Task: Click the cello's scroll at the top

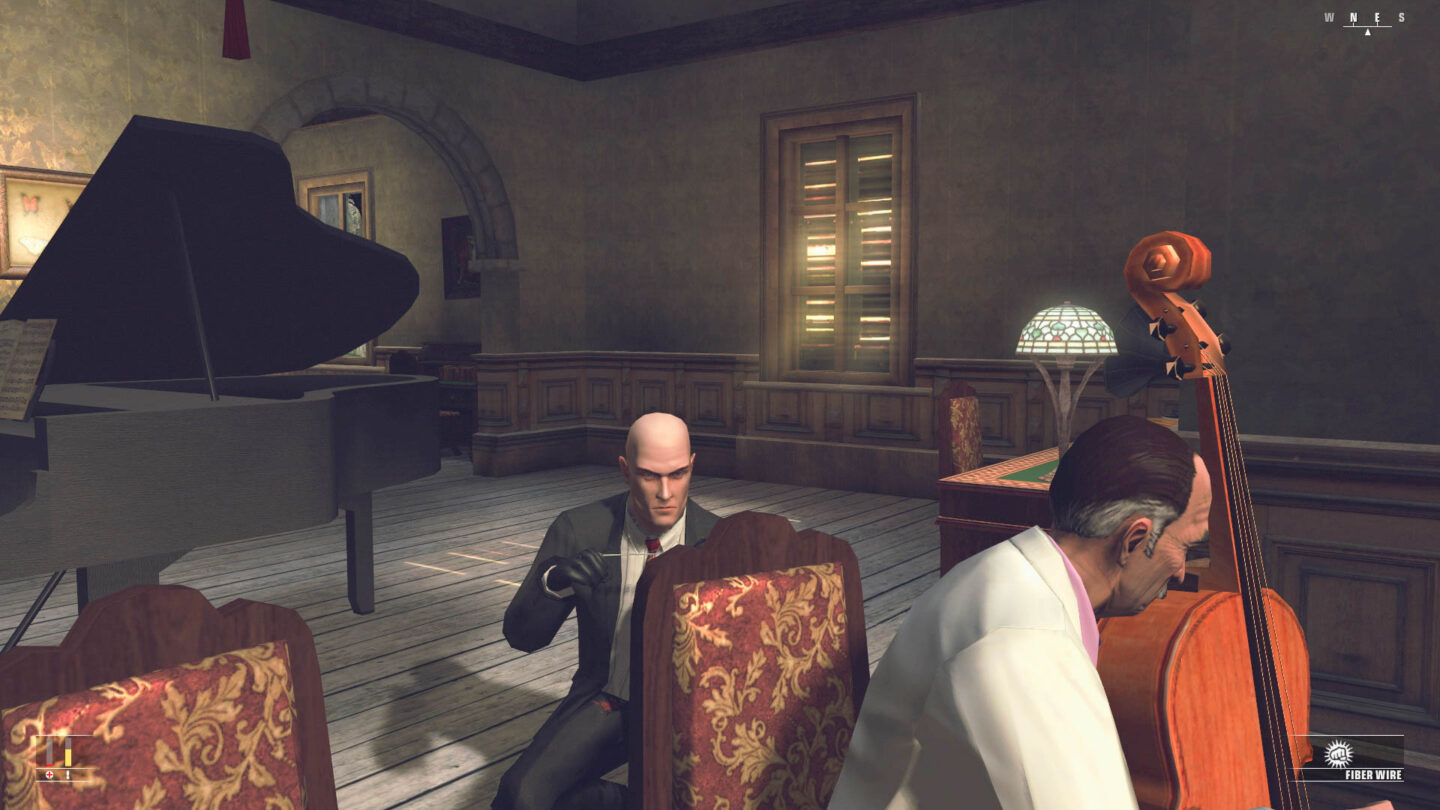Action: pyautogui.click(x=1165, y=260)
